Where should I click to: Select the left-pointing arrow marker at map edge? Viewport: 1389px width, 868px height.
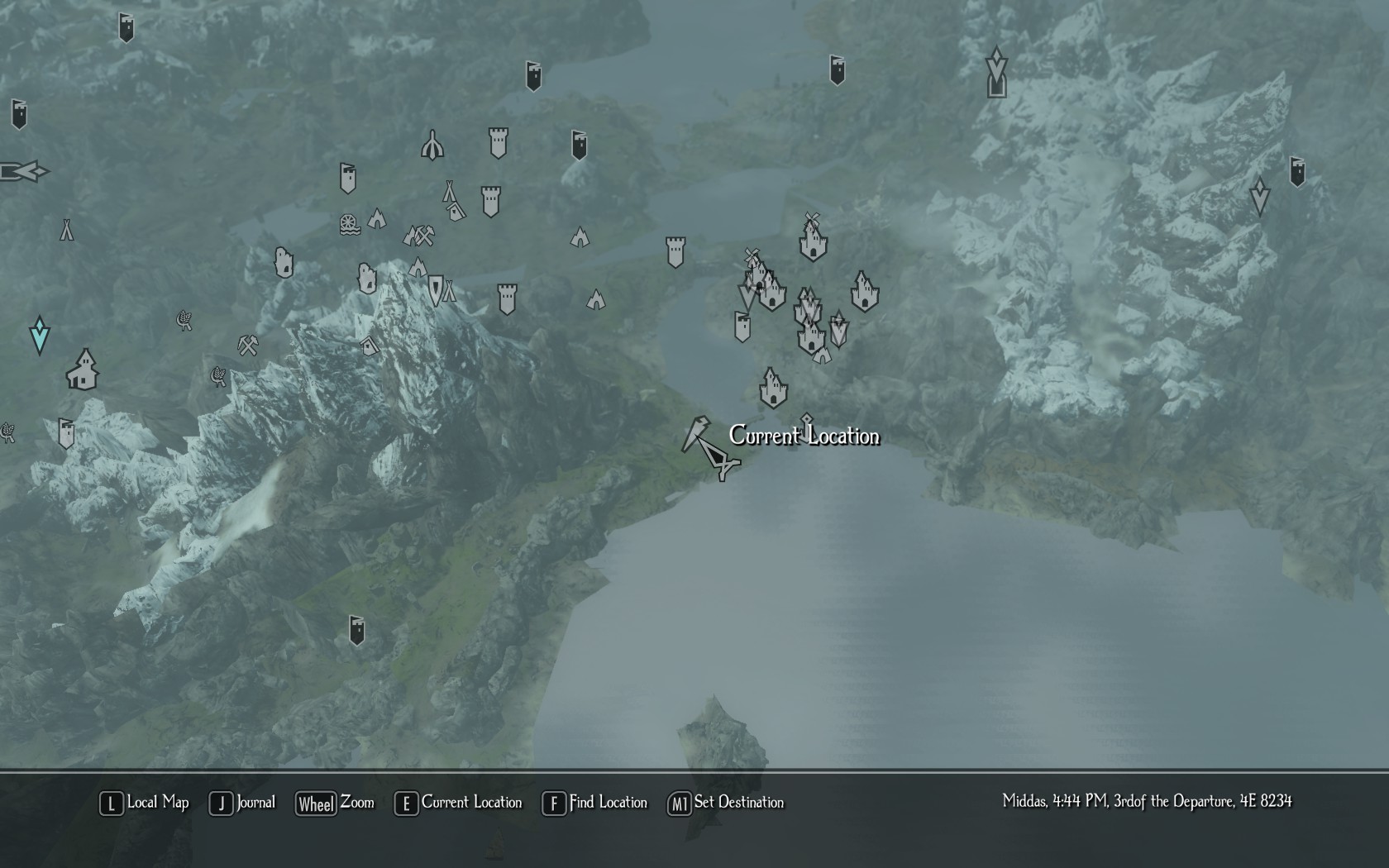tap(25, 172)
